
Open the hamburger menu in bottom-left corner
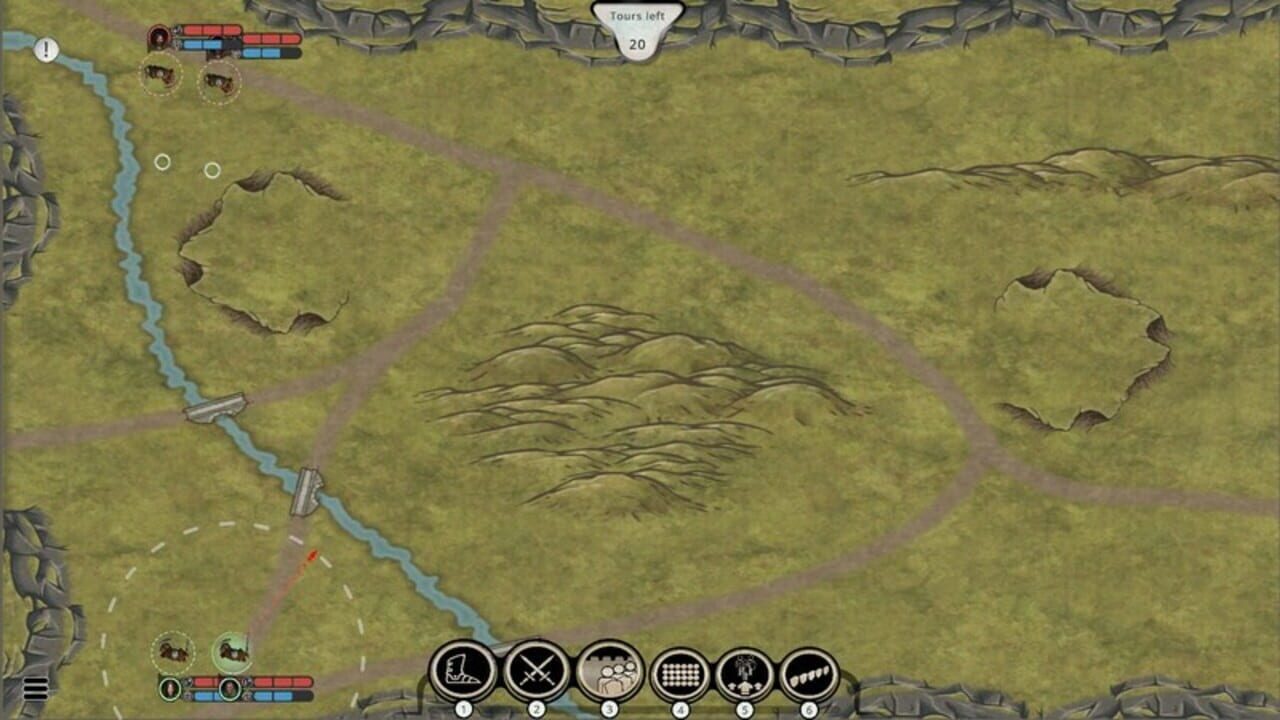[36, 688]
